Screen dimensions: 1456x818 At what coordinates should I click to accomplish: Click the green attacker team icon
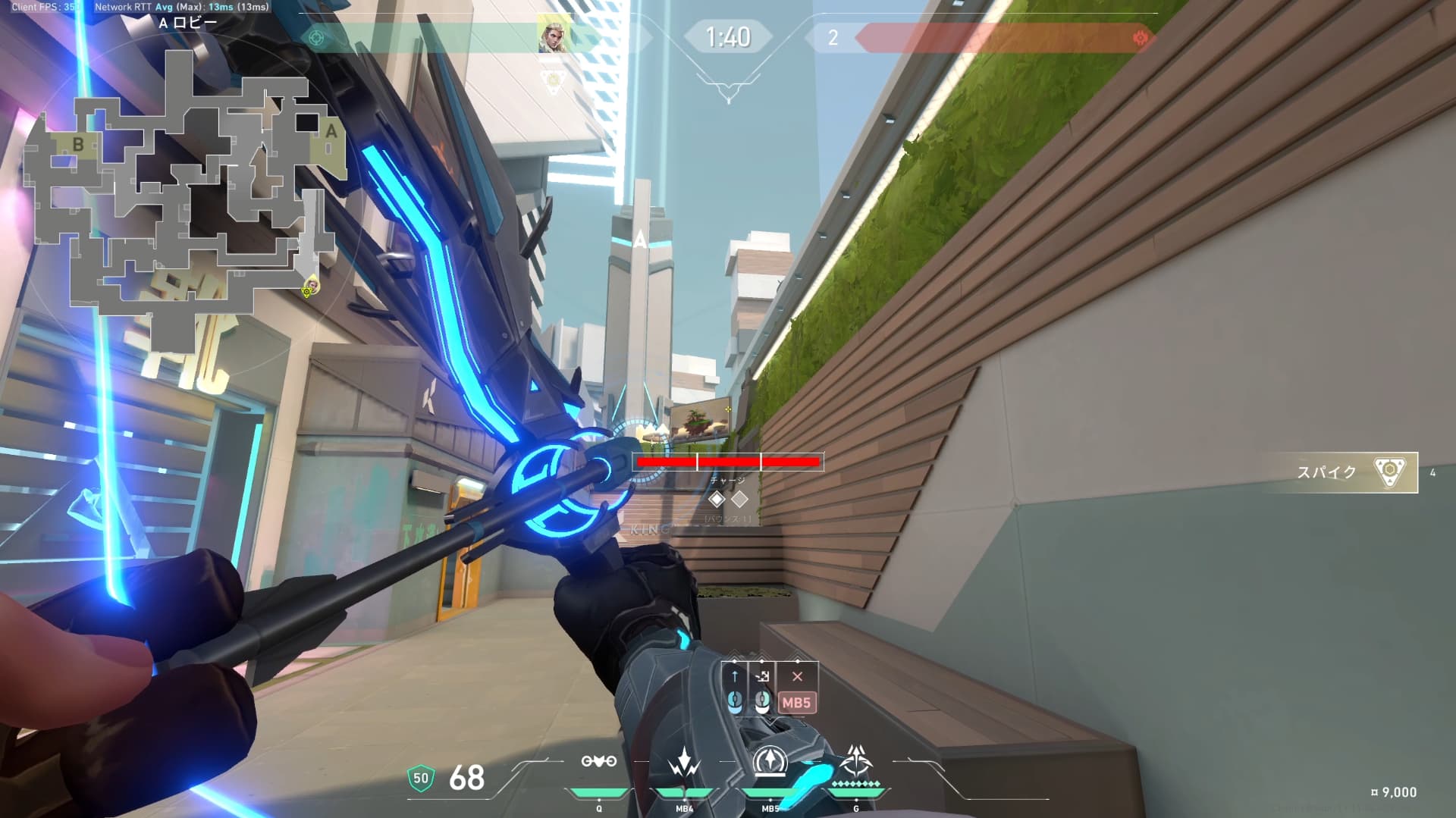click(x=317, y=38)
